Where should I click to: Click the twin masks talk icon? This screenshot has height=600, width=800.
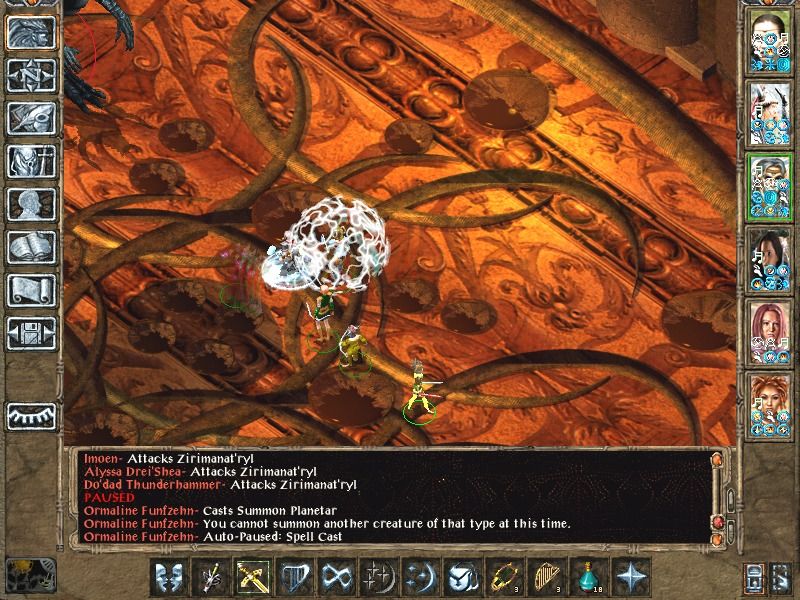[168, 577]
